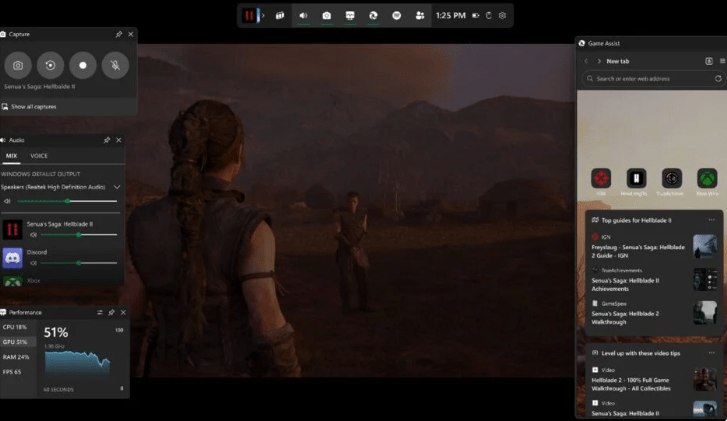Viewport: 727px width, 421px height.
Task: Open Game Bar settings with the gear icon
Action: point(502,16)
